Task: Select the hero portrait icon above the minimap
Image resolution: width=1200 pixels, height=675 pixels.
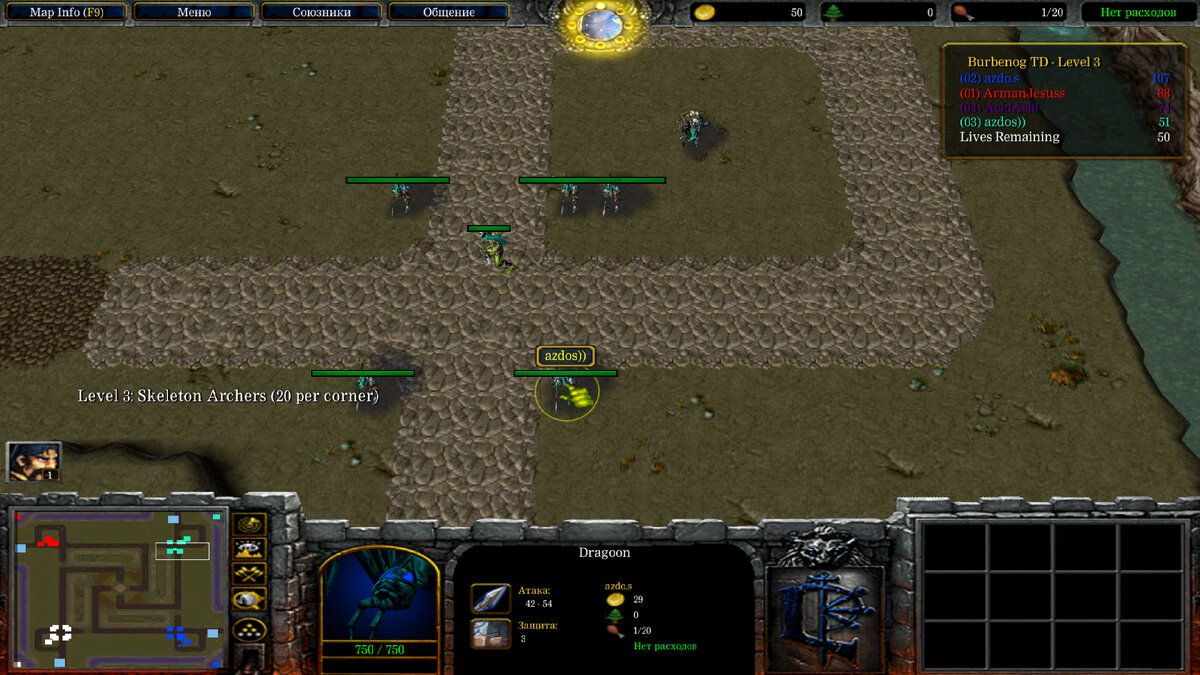Action: (34, 461)
